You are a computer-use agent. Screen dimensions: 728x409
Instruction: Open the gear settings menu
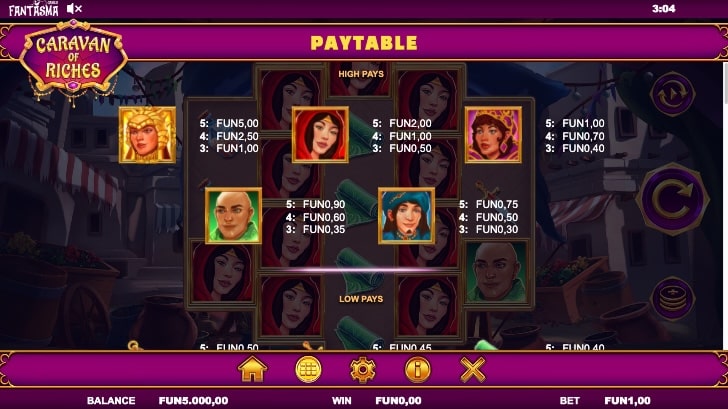(x=363, y=369)
